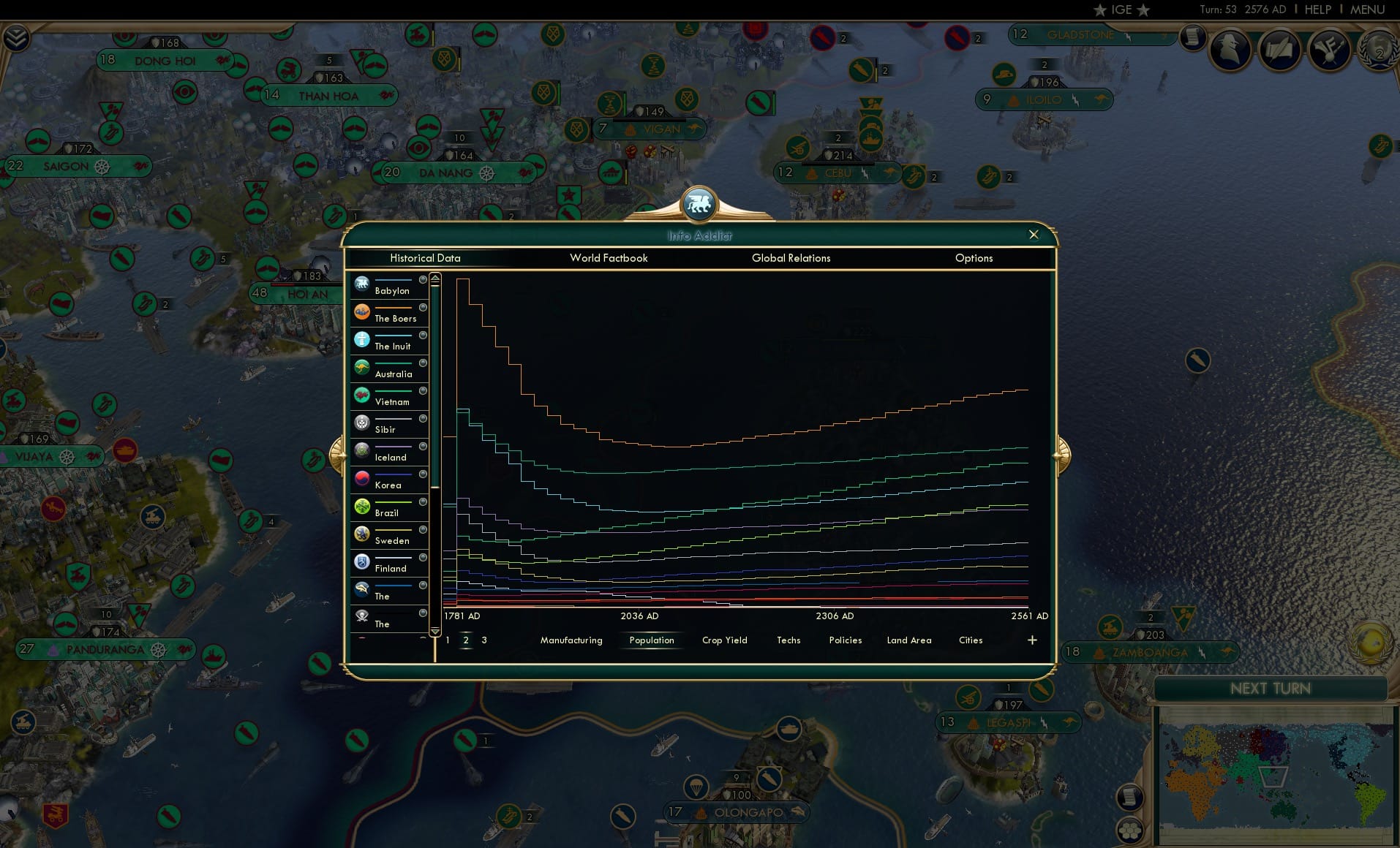The image size is (1400, 848).
Task: Click the Sweden civilization icon
Action: (x=363, y=533)
